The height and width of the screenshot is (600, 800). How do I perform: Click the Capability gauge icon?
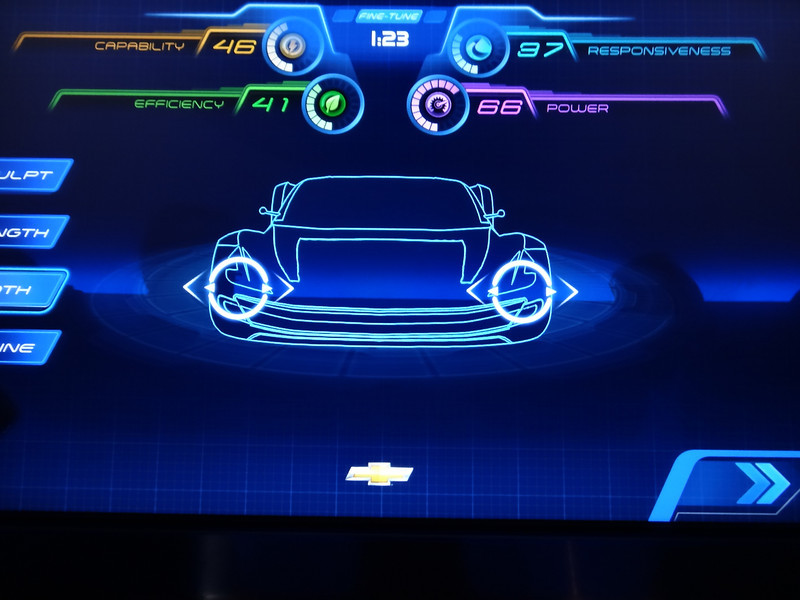291,46
